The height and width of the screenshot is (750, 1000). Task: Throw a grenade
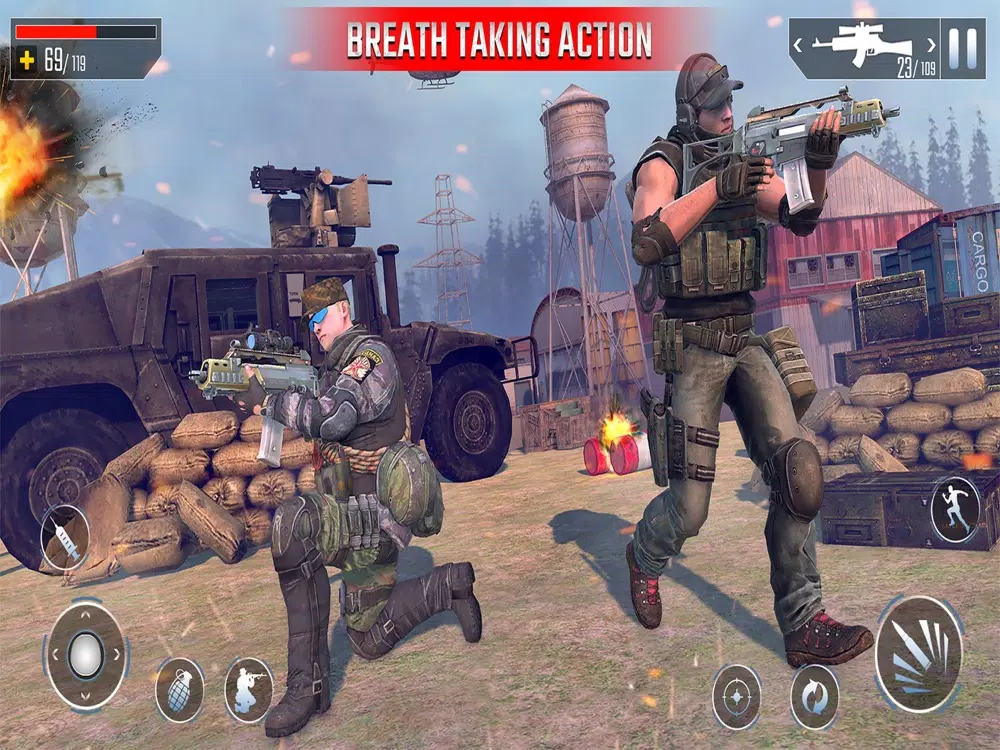[179, 690]
